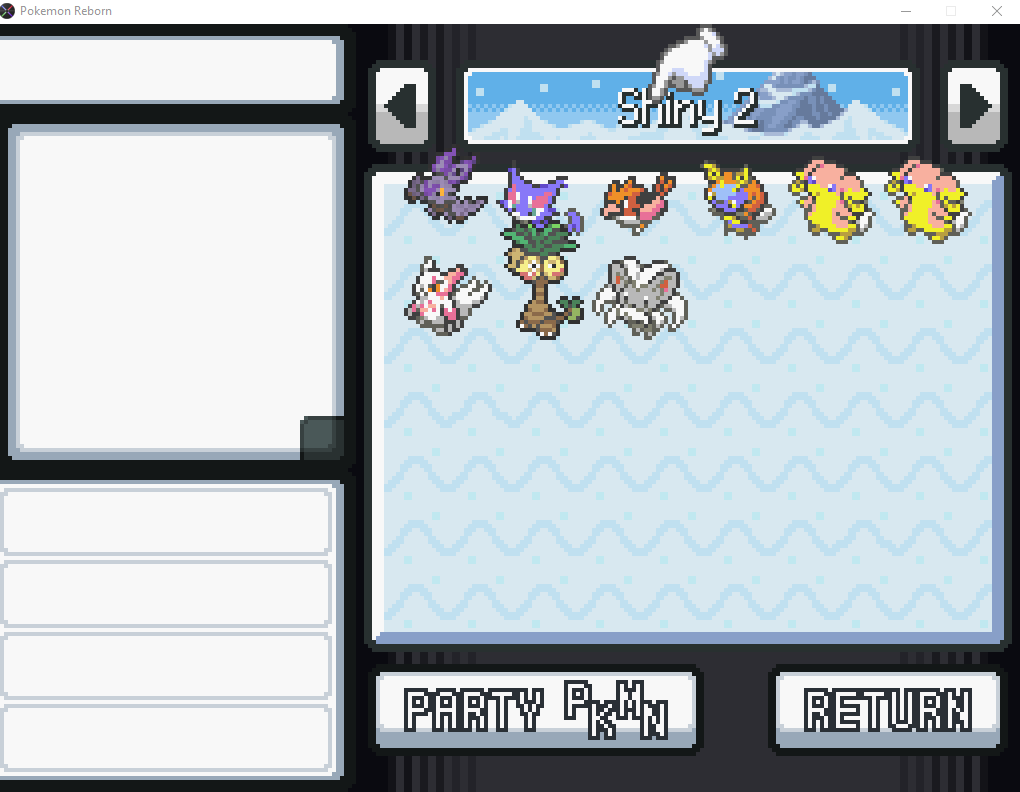The width and height of the screenshot is (1020, 792).
Task: Select the orange fish Pokemon
Action: 637,199
